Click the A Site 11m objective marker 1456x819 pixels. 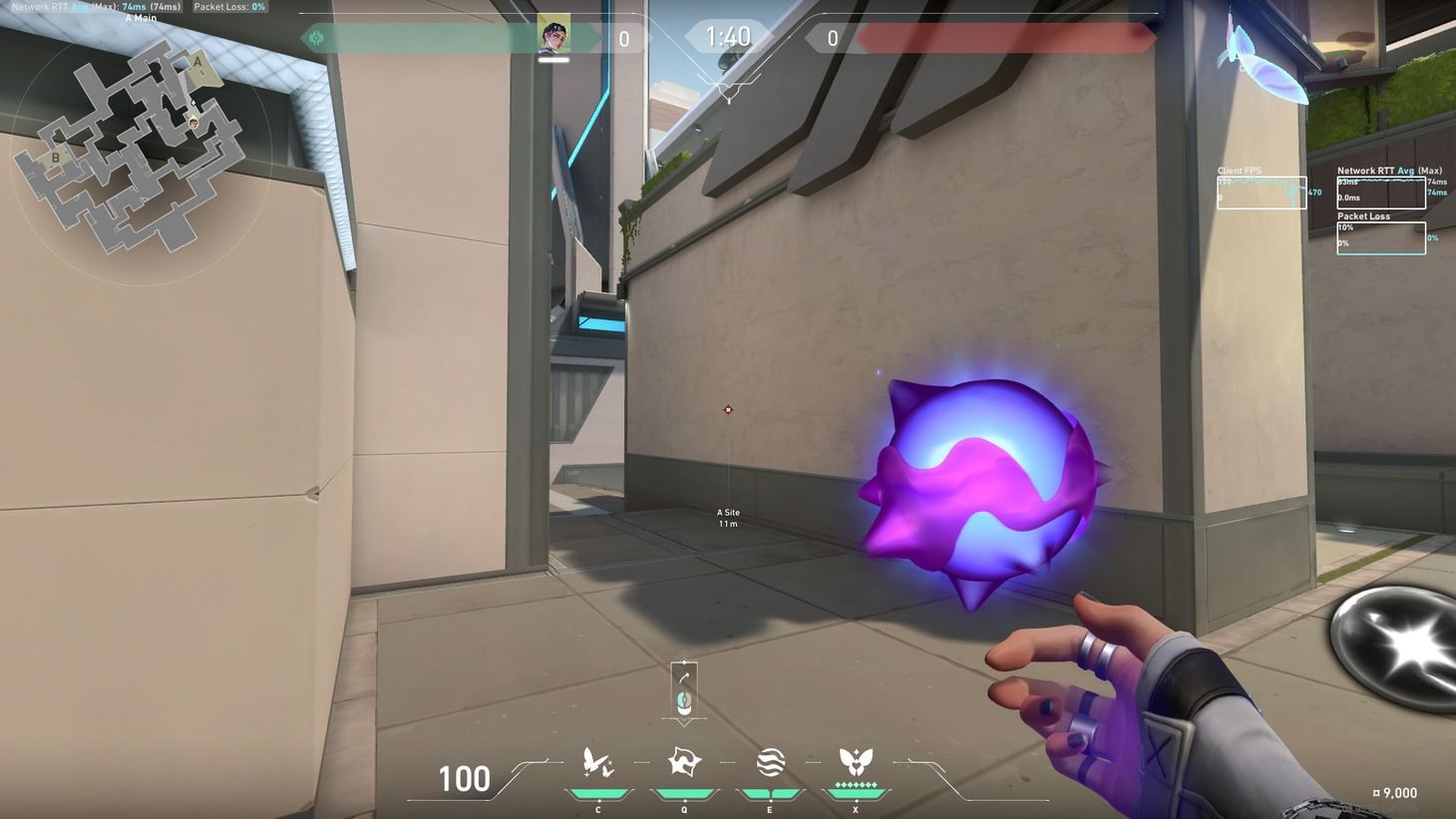pyautogui.click(x=727, y=517)
